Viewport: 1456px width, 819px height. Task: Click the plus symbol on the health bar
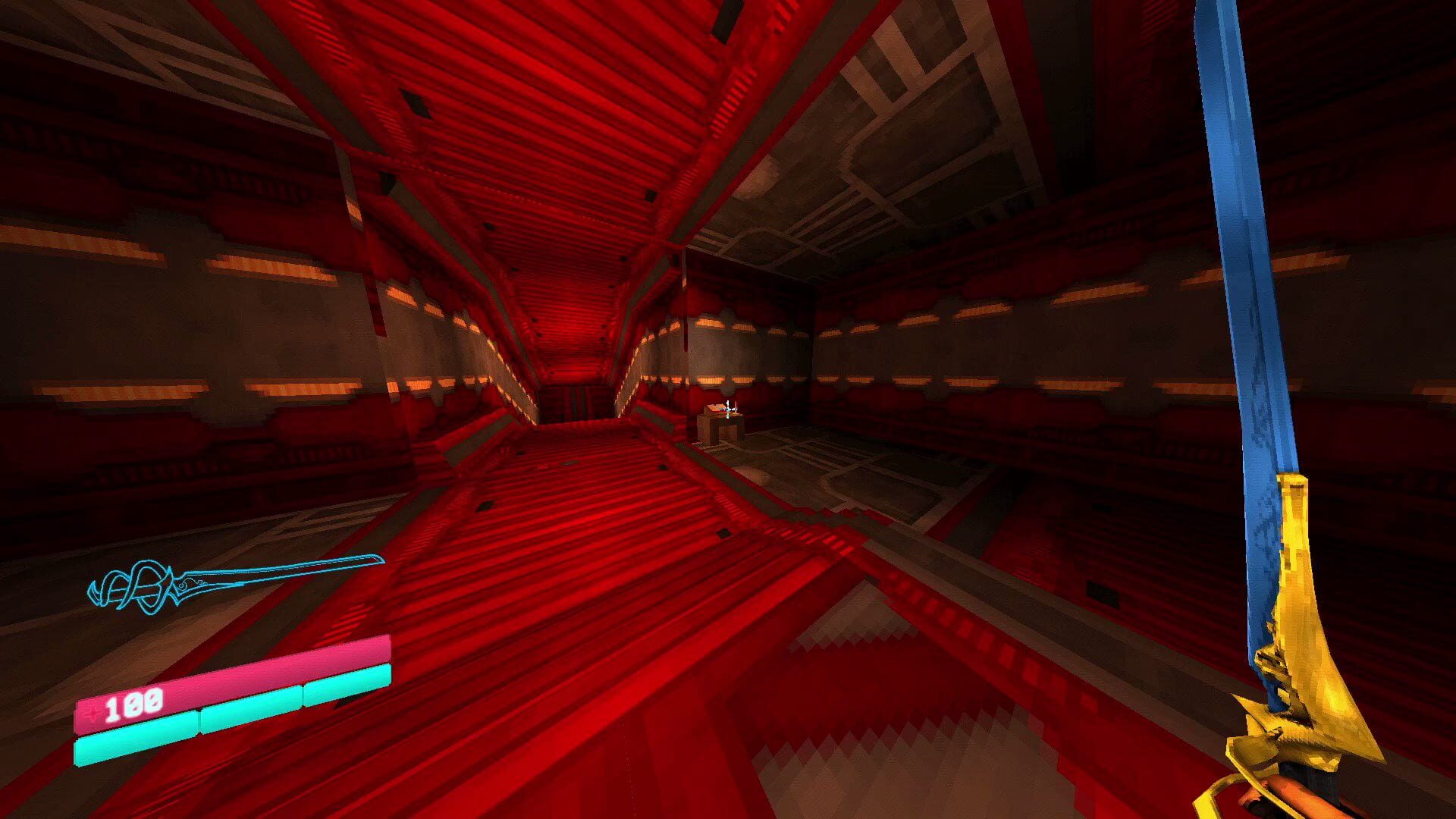[93, 713]
